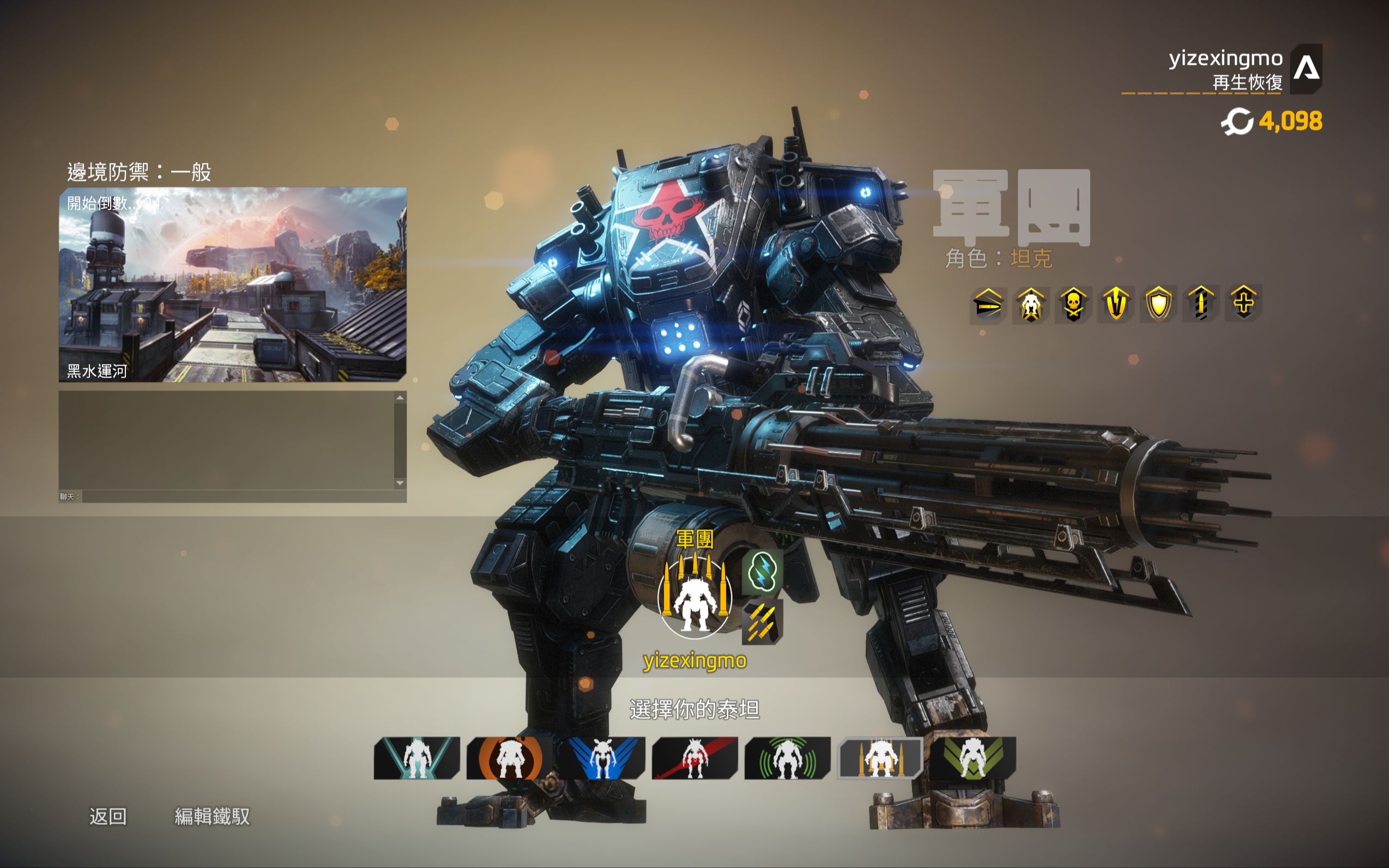This screenshot has height=868, width=1389.
Task: Click the chat message input field
Action: (243, 496)
